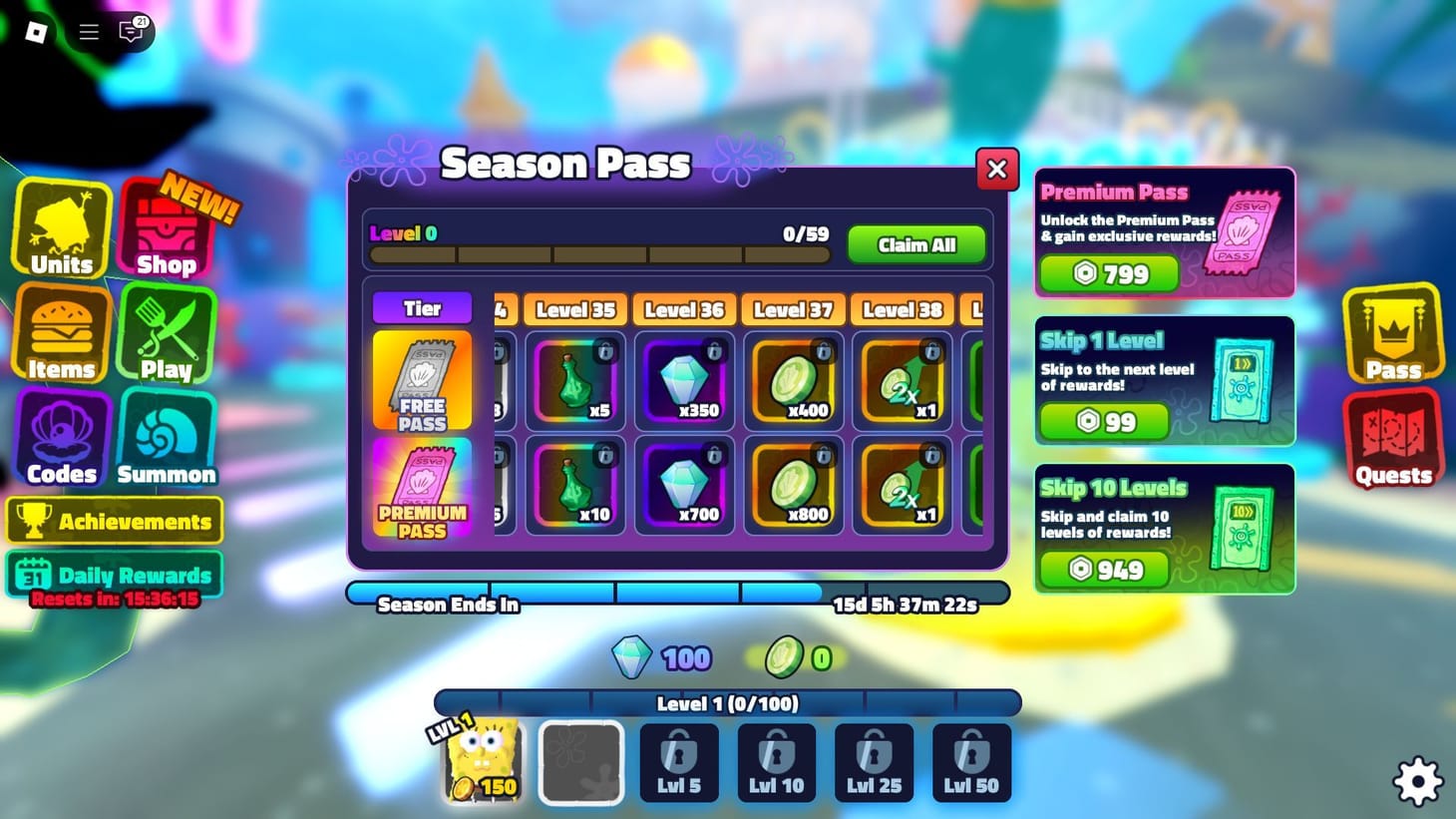This screenshot has height=819, width=1456.
Task: Open the Items menu
Action: [61, 334]
